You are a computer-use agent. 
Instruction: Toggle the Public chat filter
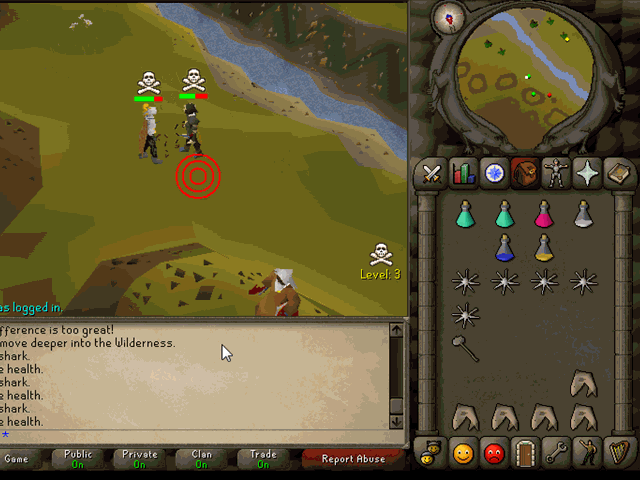click(x=77, y=459)
